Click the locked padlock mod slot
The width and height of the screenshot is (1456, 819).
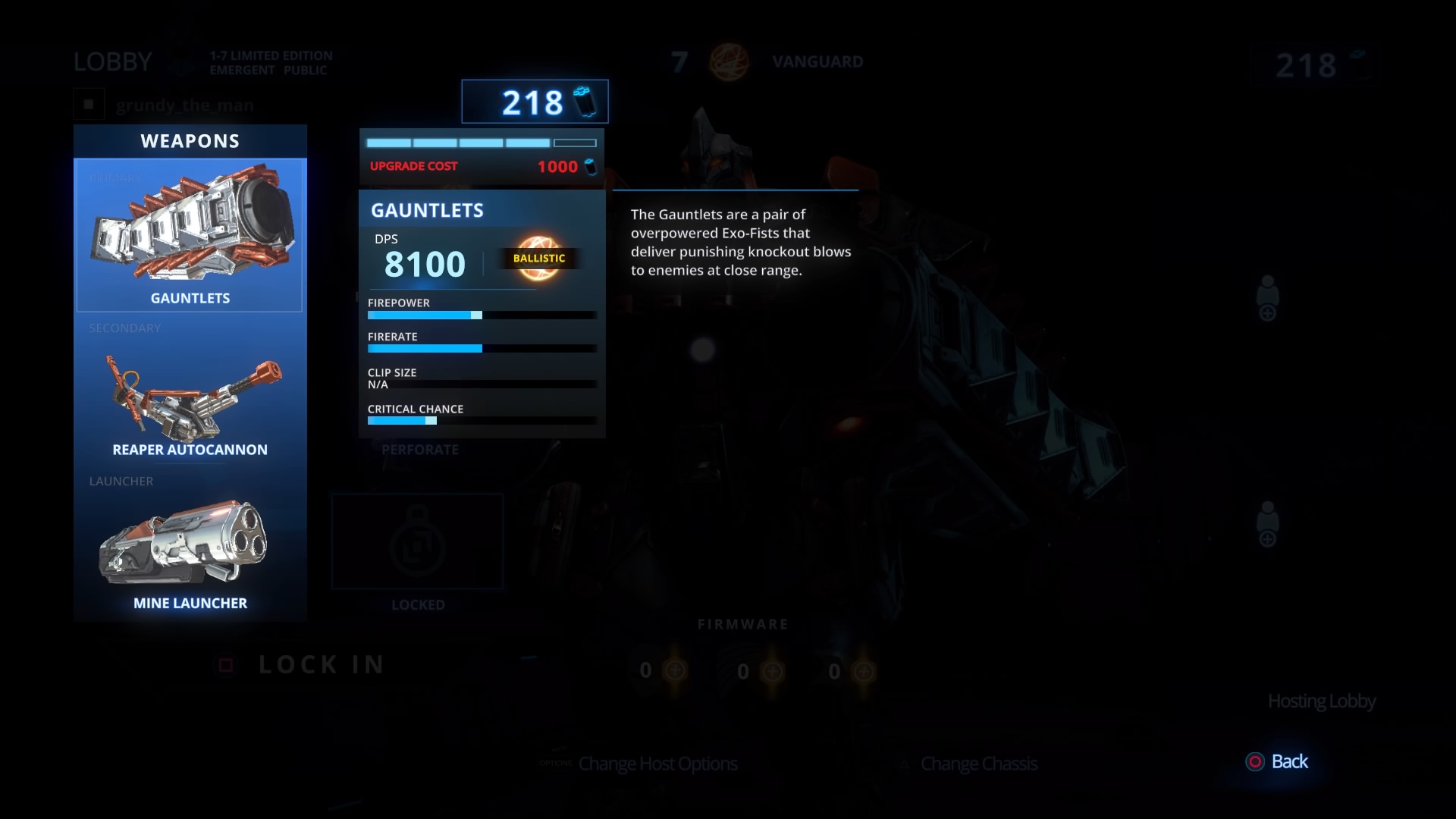417,541
